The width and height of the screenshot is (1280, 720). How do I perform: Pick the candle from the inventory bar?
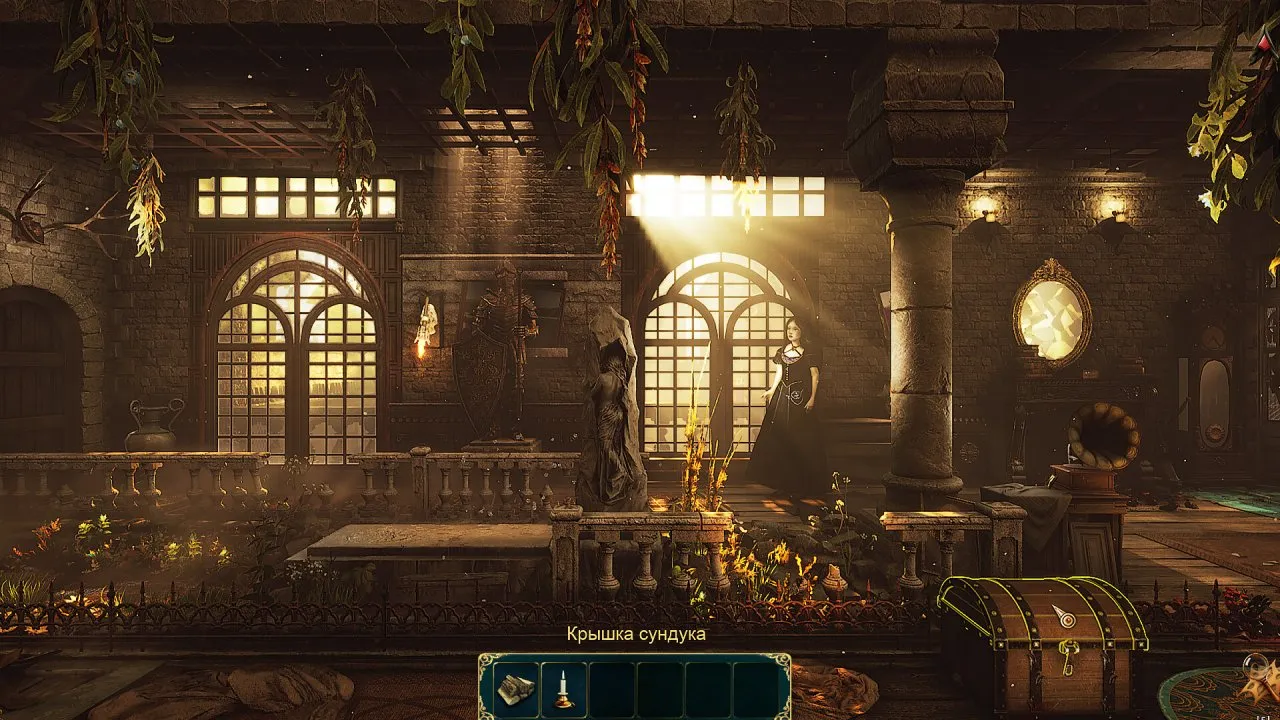(564, 688)
